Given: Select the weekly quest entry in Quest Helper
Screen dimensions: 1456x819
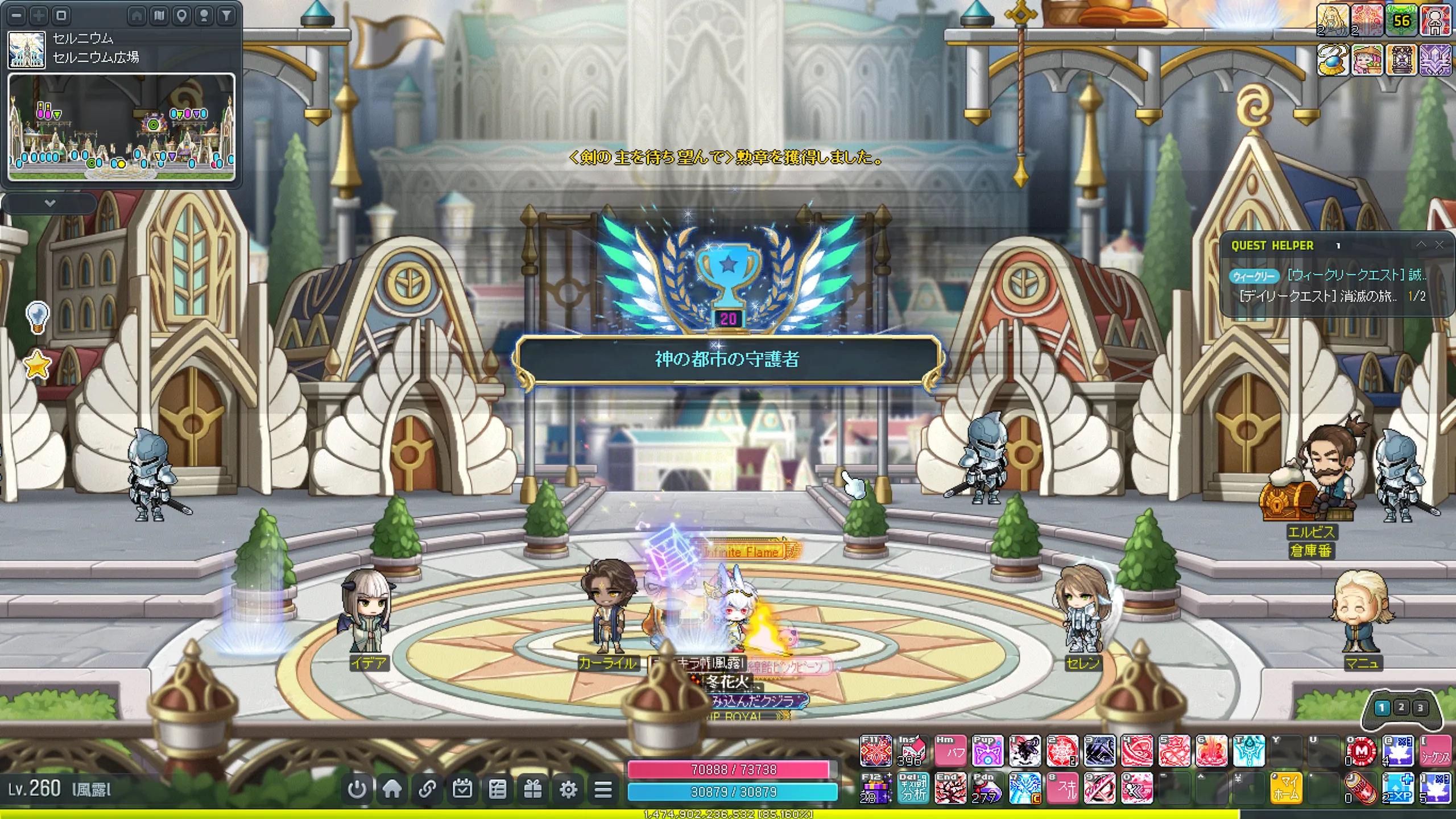Looking at the screenshot, I should 1356,275.
